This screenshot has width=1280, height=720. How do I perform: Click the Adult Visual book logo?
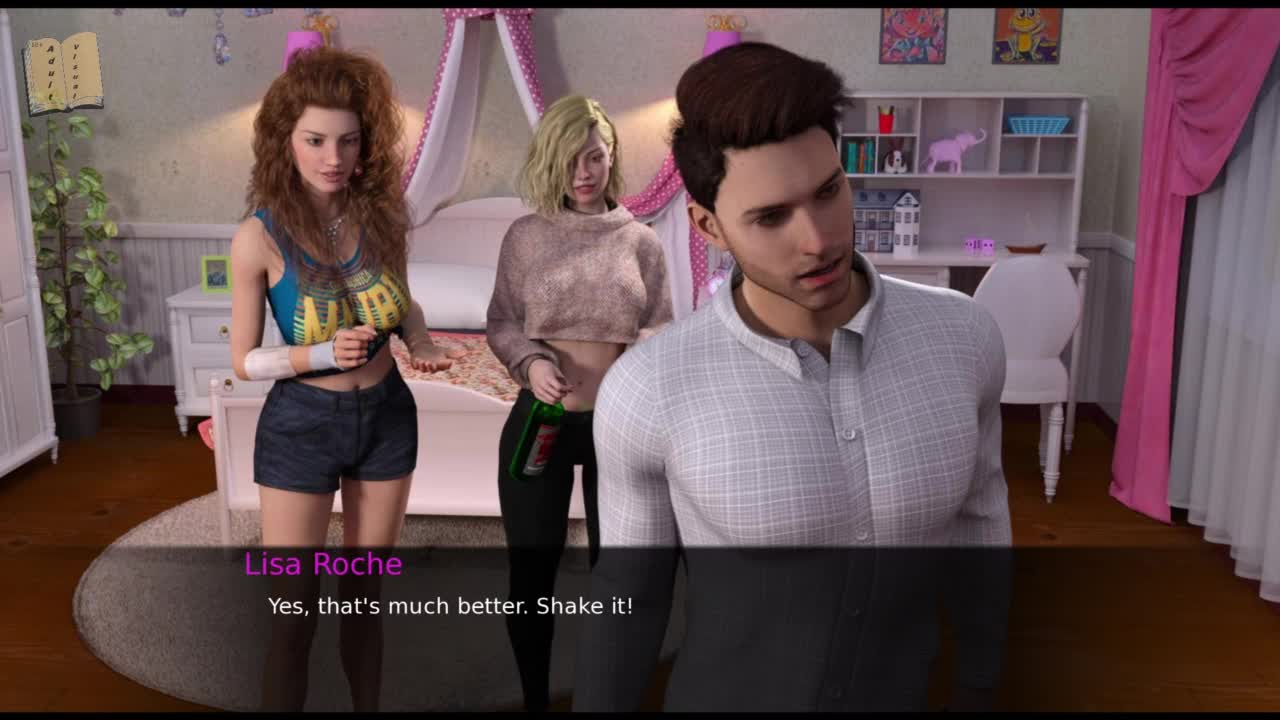click(x=63, y=72)
